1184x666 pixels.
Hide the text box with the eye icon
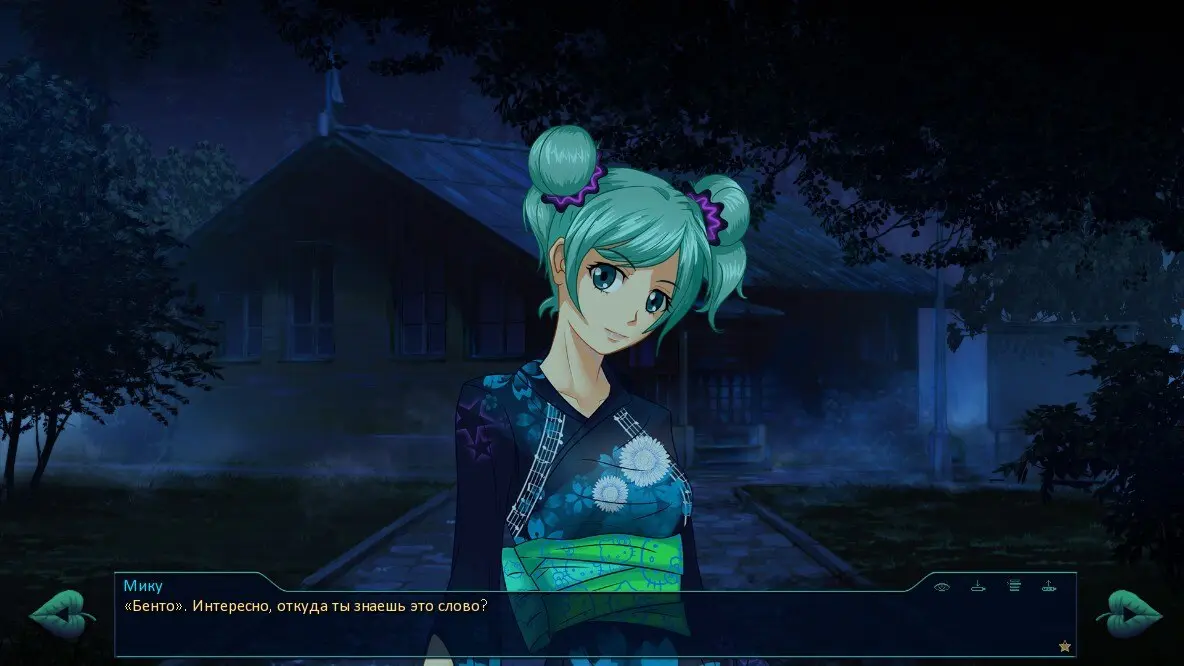(941, 587)
